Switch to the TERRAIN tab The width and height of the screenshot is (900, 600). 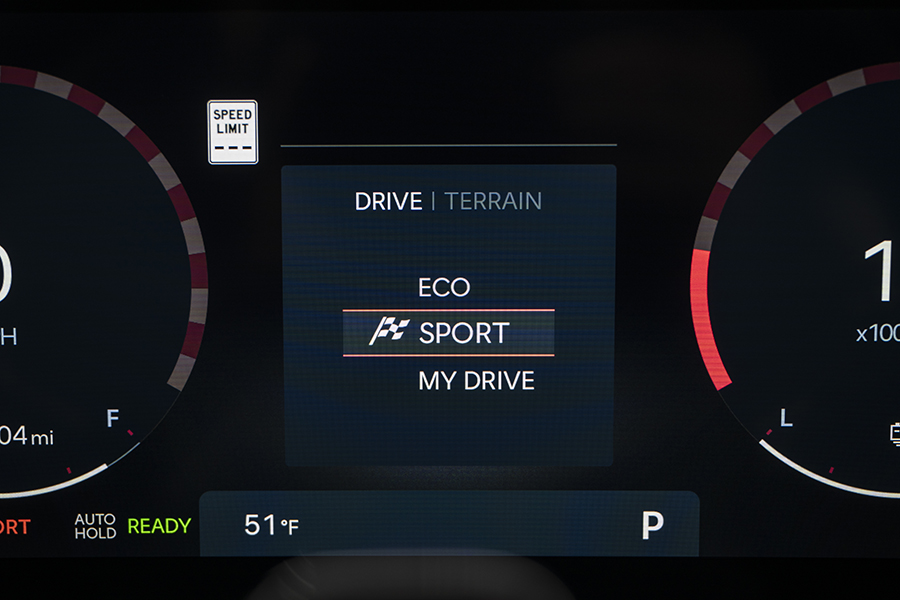(493, 201)
